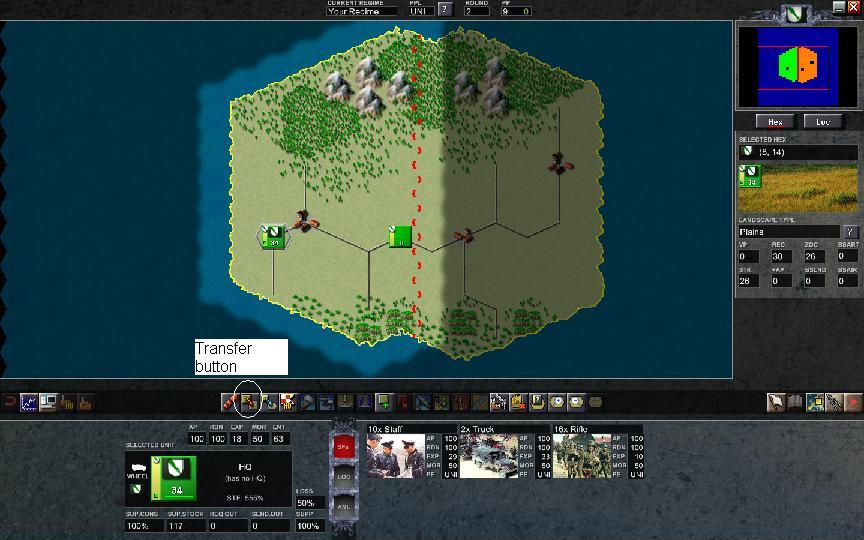Click the red SFs tab button
The width and height of the screenshot is (864, 540).
[x=343, y=448]
